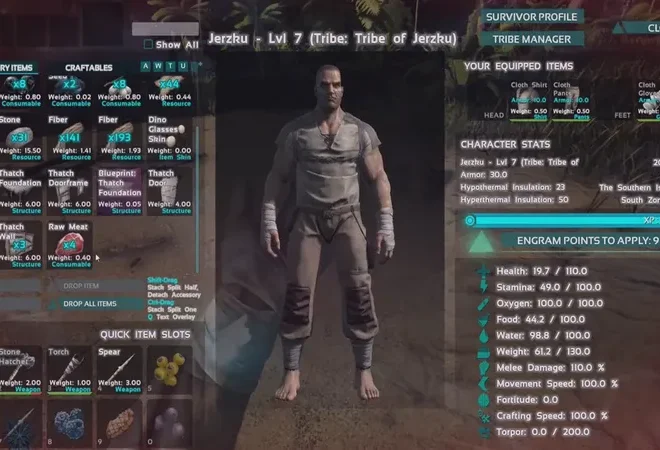Choose the Blueprint: Thatch Foundation item
The width and height of the screenshot is (660, 450).
(x=119, y=191)
